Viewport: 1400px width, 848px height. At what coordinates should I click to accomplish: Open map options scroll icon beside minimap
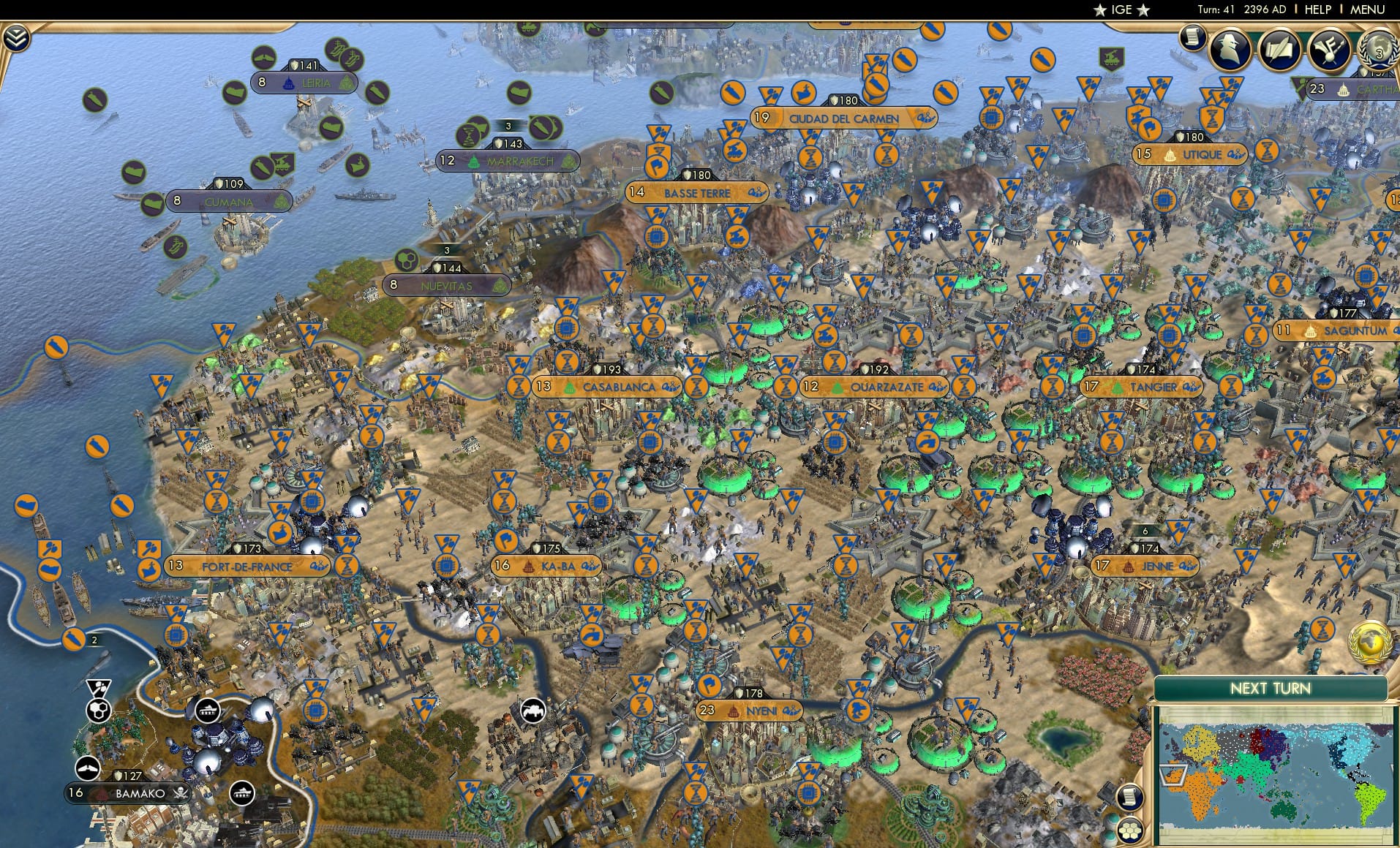click(x=1129, y=796)
